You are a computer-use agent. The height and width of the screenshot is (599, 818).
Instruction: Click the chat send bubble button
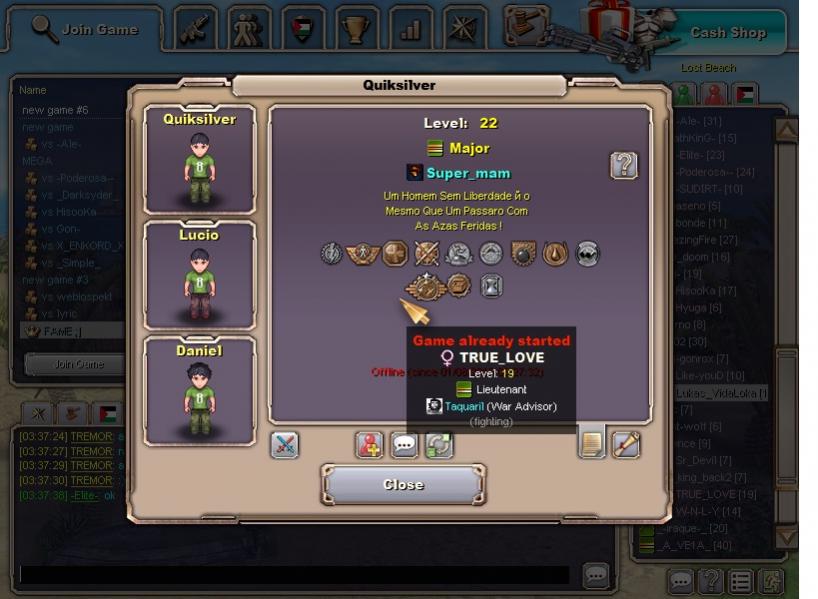[596, 575]
